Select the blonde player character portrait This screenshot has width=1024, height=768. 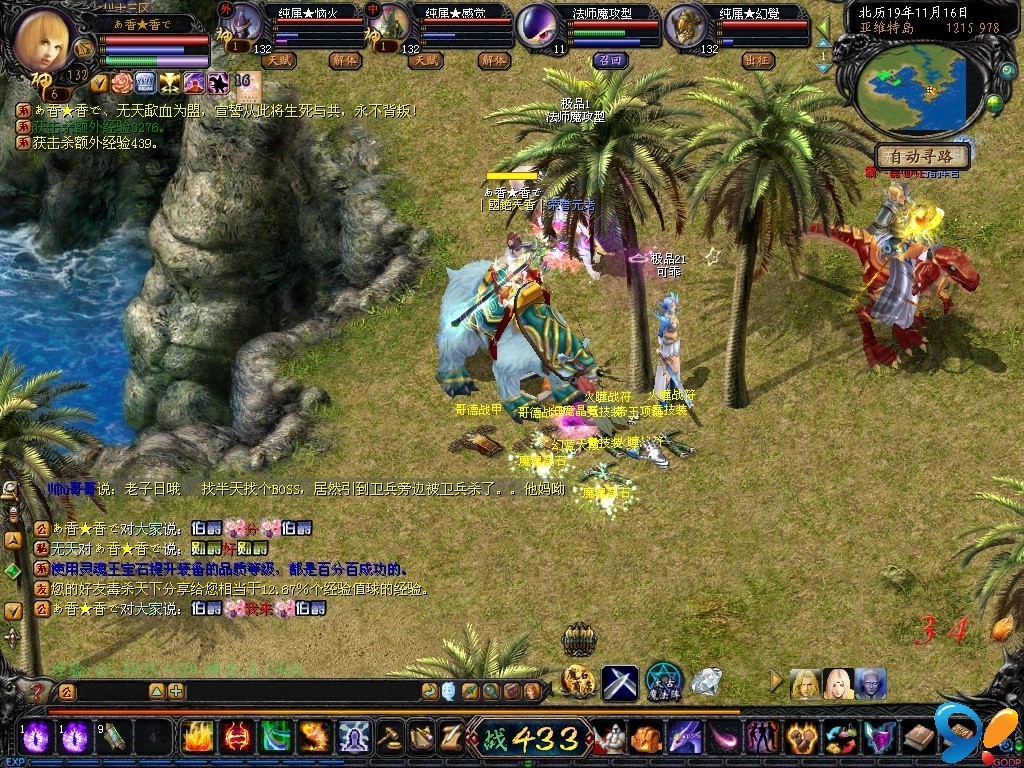tap(47, 39)
